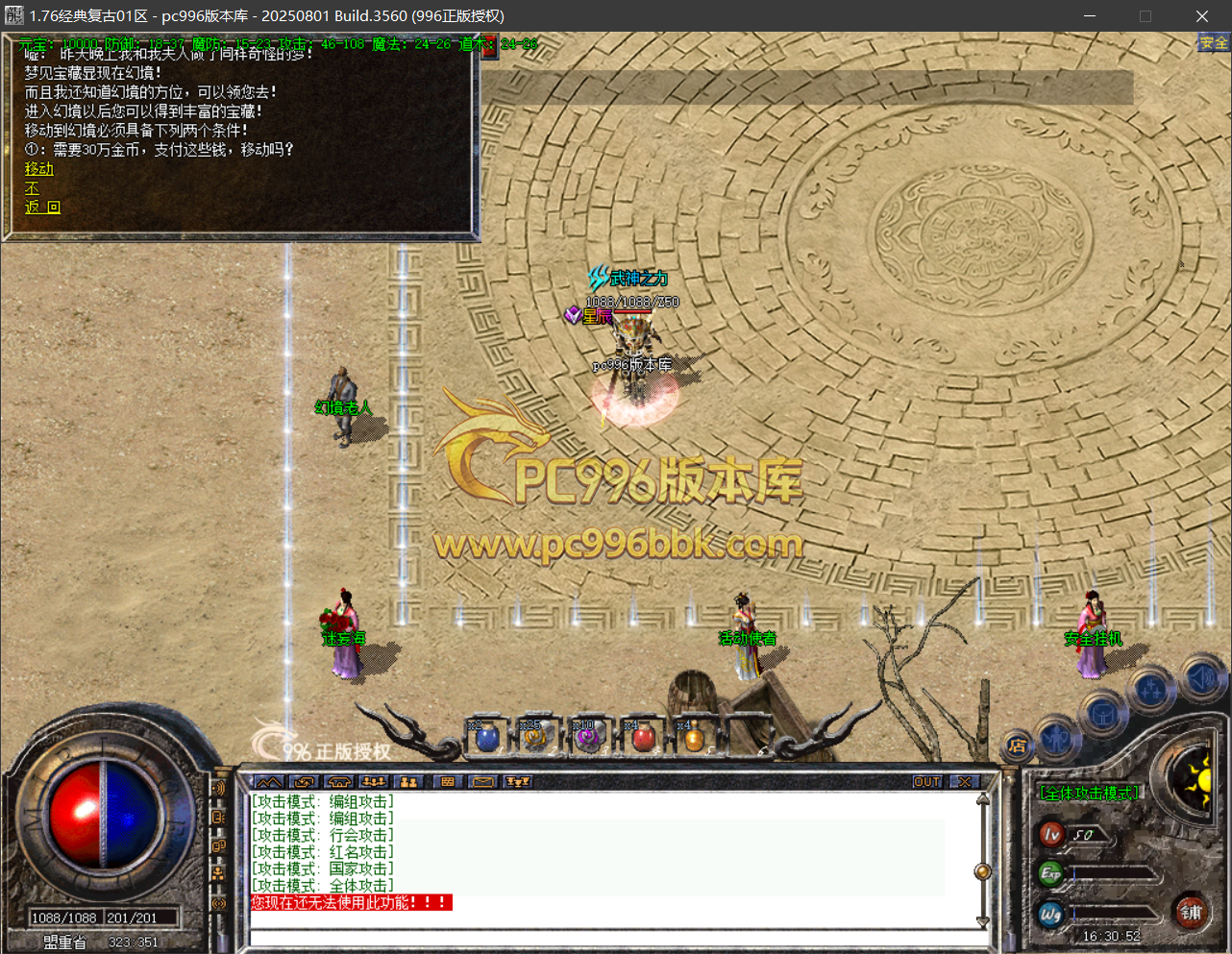Open the character figure round button
The width and height of the screenshot is (1232, 954).
(x=1056, y=738)
